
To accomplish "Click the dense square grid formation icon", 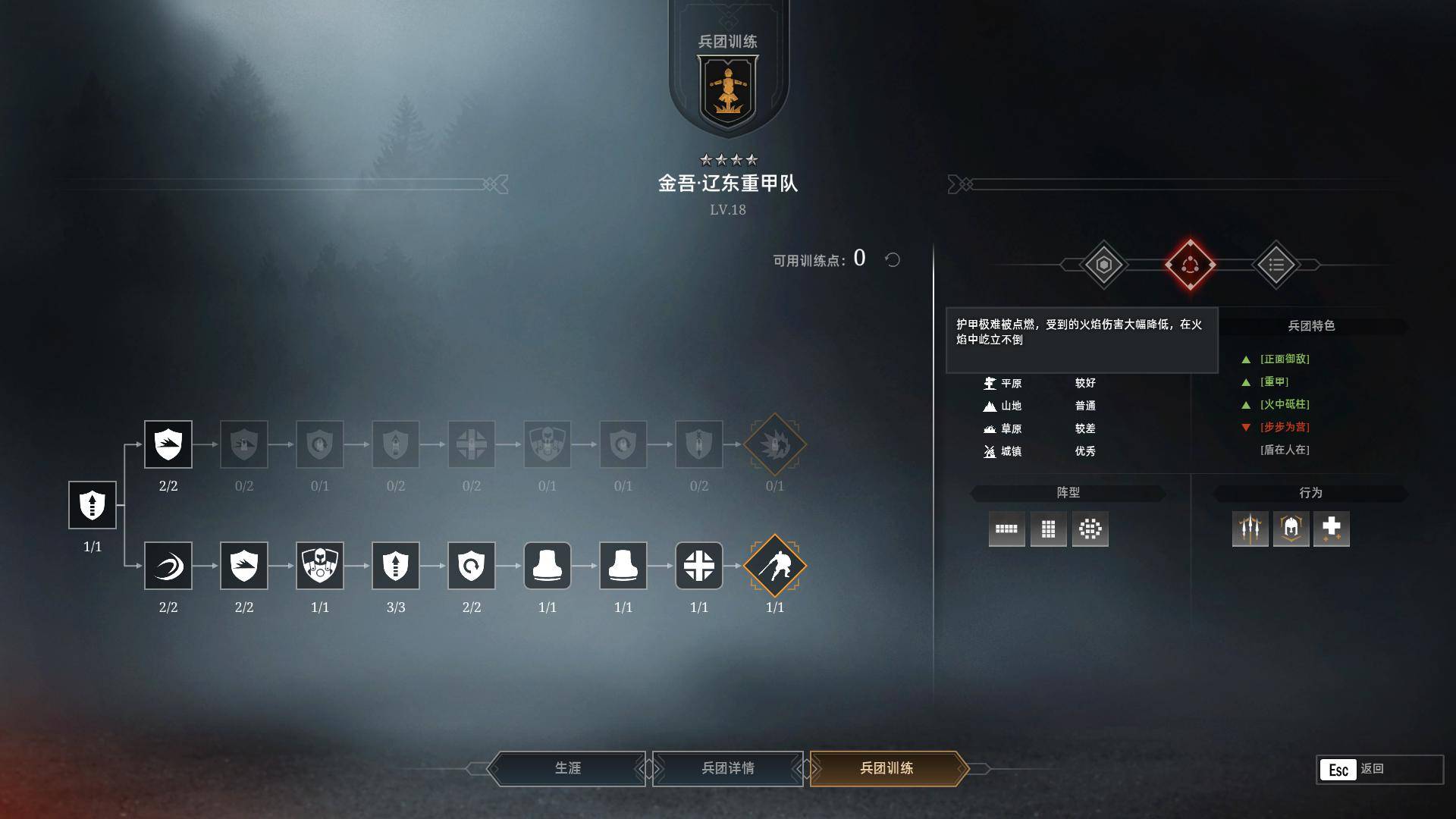I will tap(1048, 529).
